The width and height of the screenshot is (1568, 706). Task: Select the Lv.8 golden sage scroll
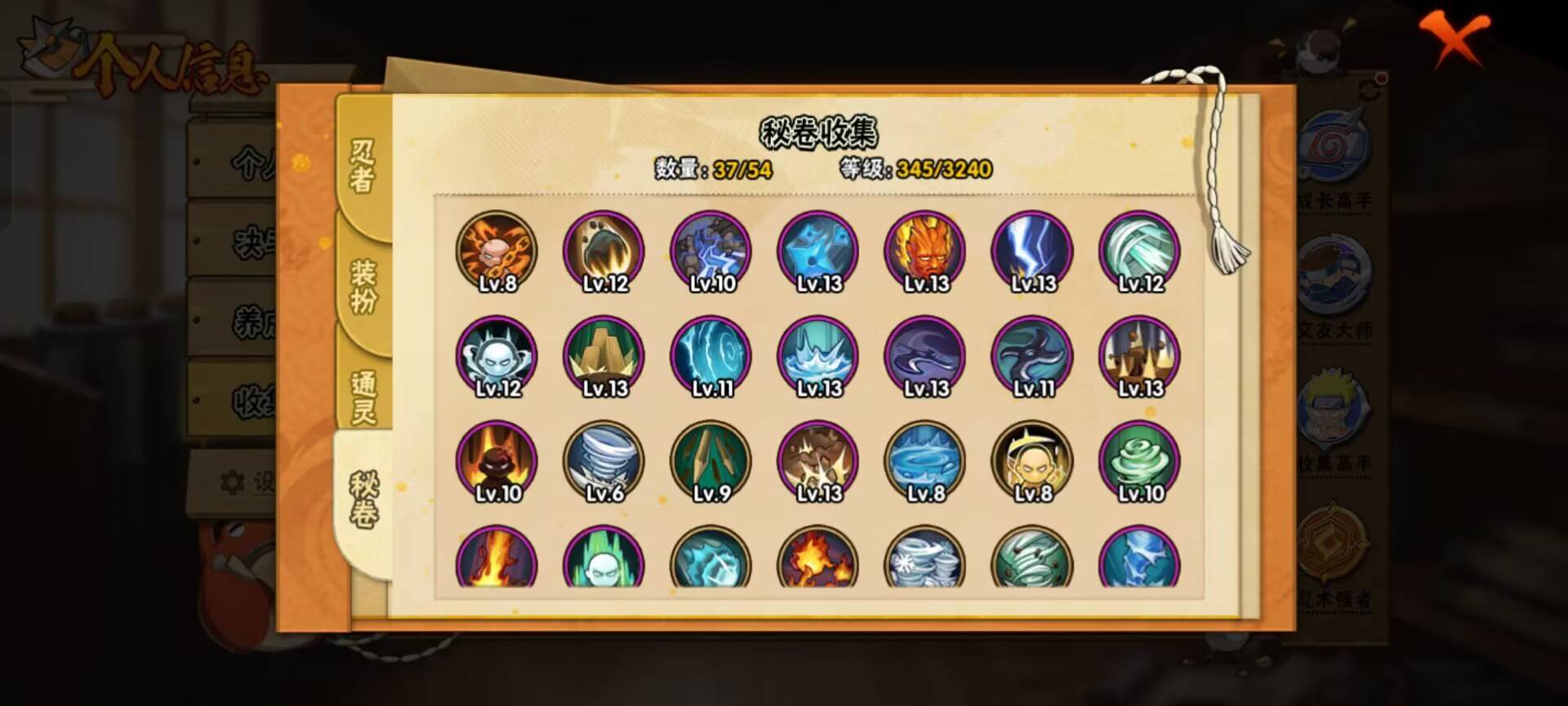coord(1033,462)
